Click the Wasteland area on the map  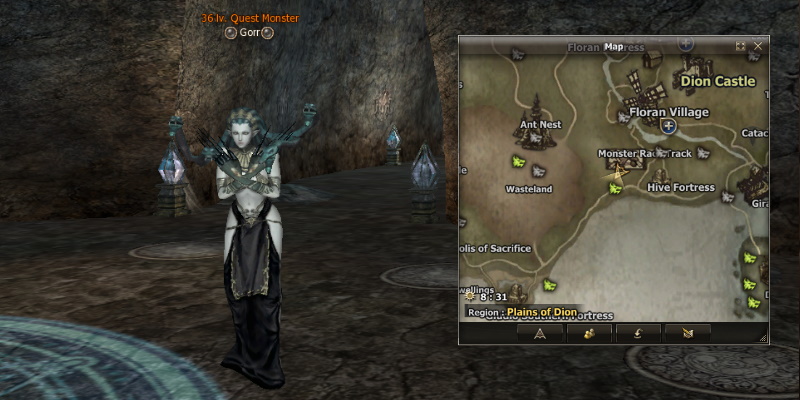tap(529, 189)
